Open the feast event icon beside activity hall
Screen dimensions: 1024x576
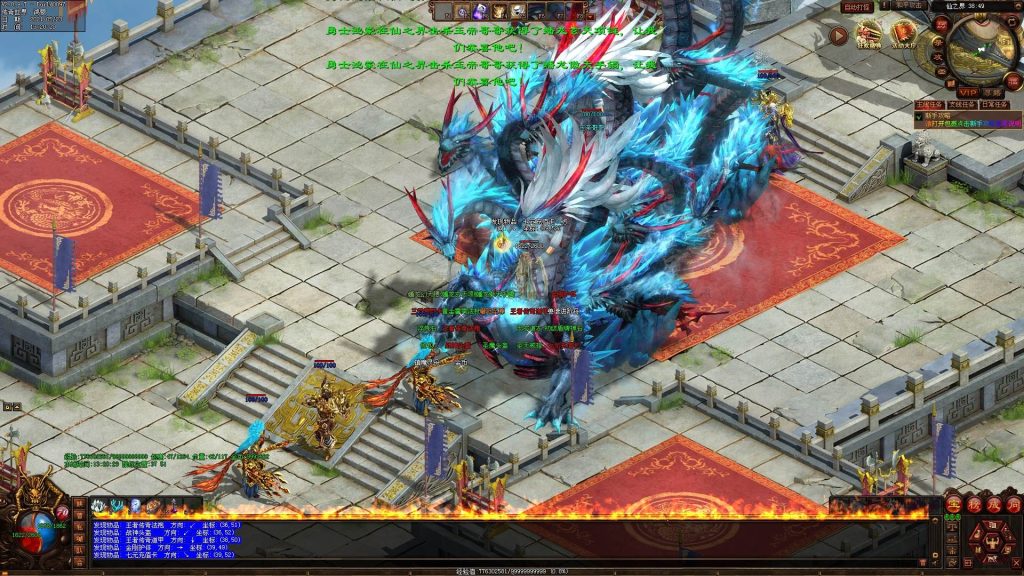(869, 37)
